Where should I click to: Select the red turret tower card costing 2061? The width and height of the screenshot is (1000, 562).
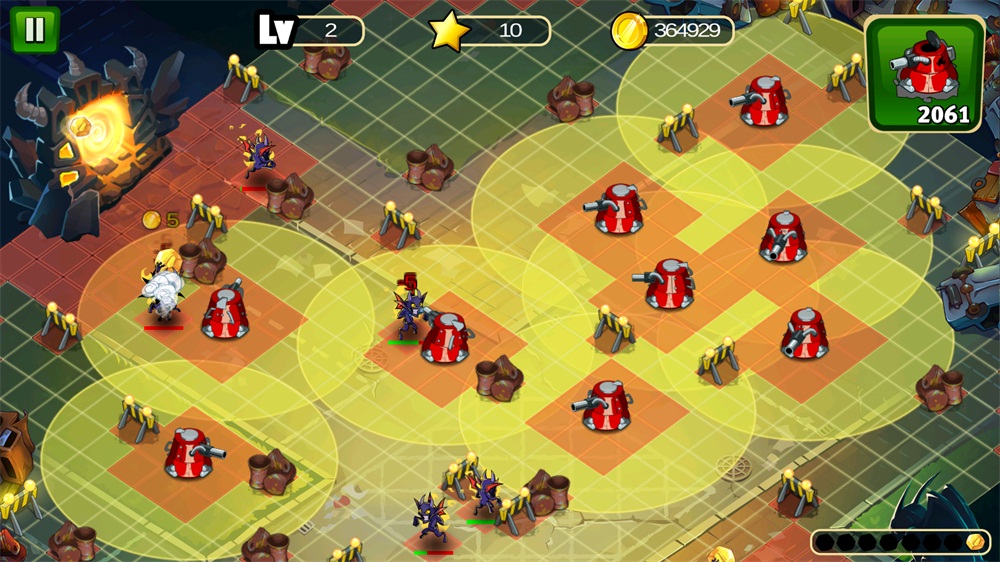pyautogui.click(x=925, y=74)
